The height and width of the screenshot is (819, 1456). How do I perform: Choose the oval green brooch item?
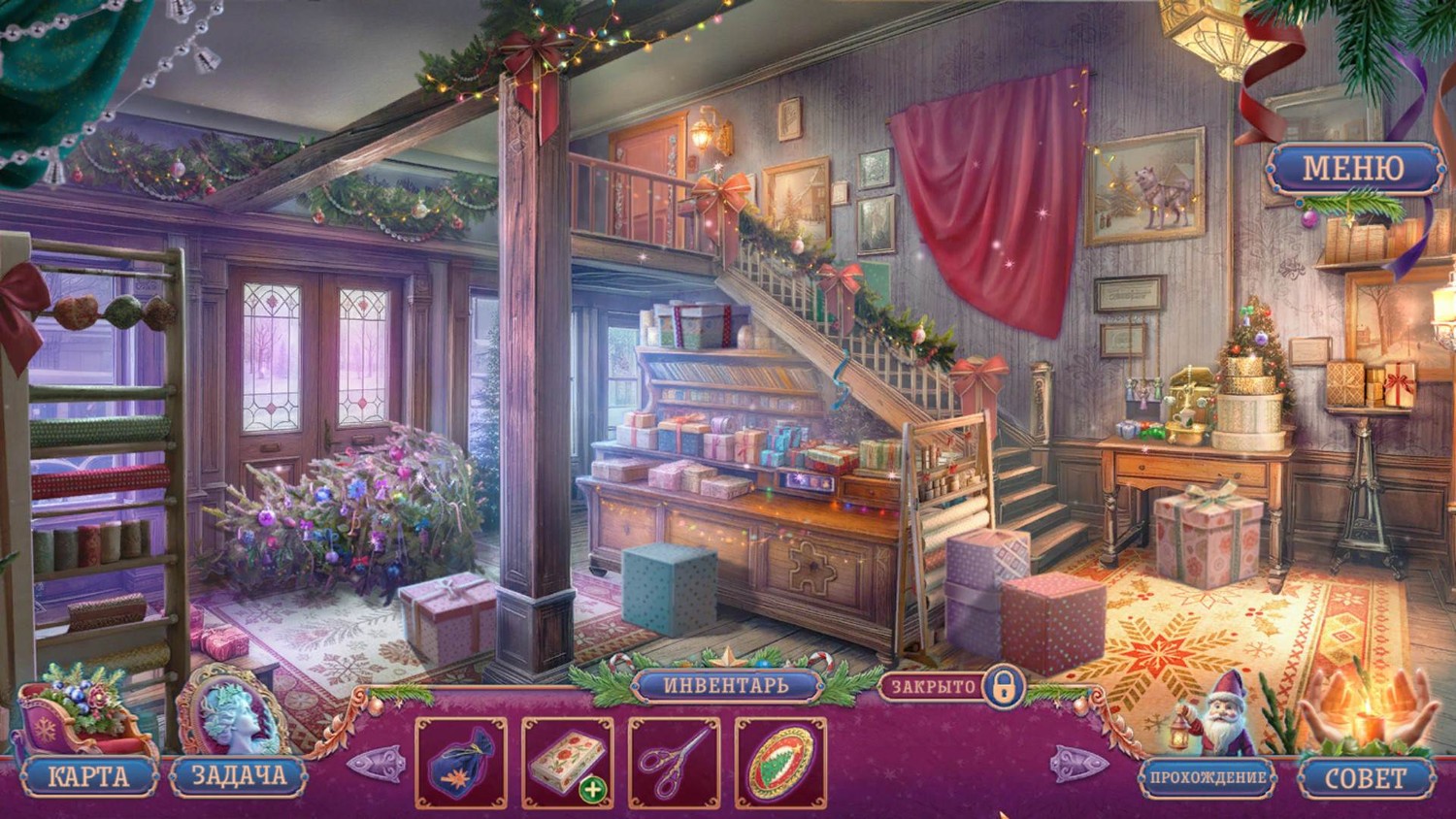(780, 763)
